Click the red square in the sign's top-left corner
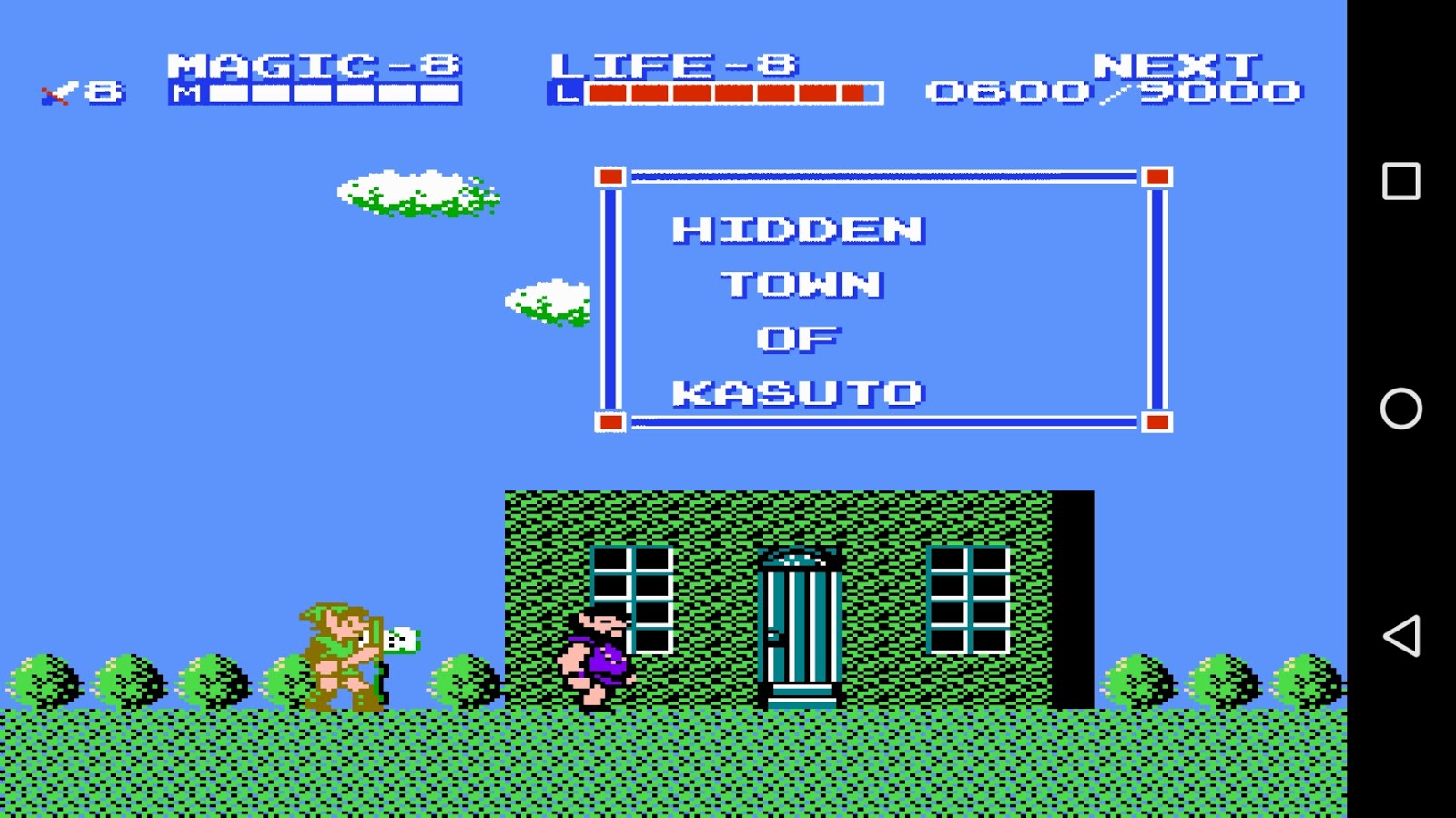This screenshot has height=818, width=1456. [x=610, y=177]
